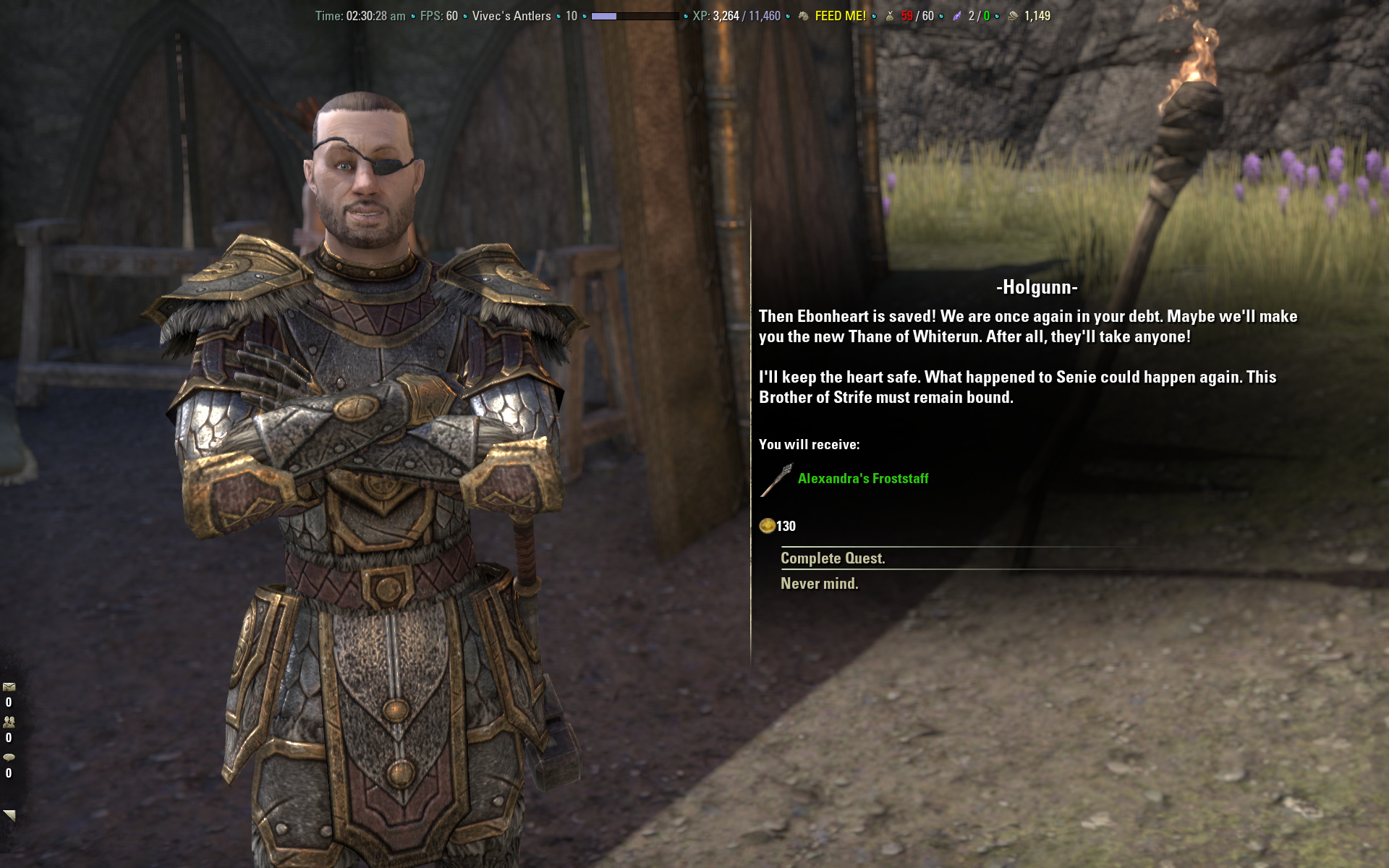Open mail via the envelope icon
The width and height of the screenshot is (1389, 868).
pyautogui.click(x=9, y=687)
